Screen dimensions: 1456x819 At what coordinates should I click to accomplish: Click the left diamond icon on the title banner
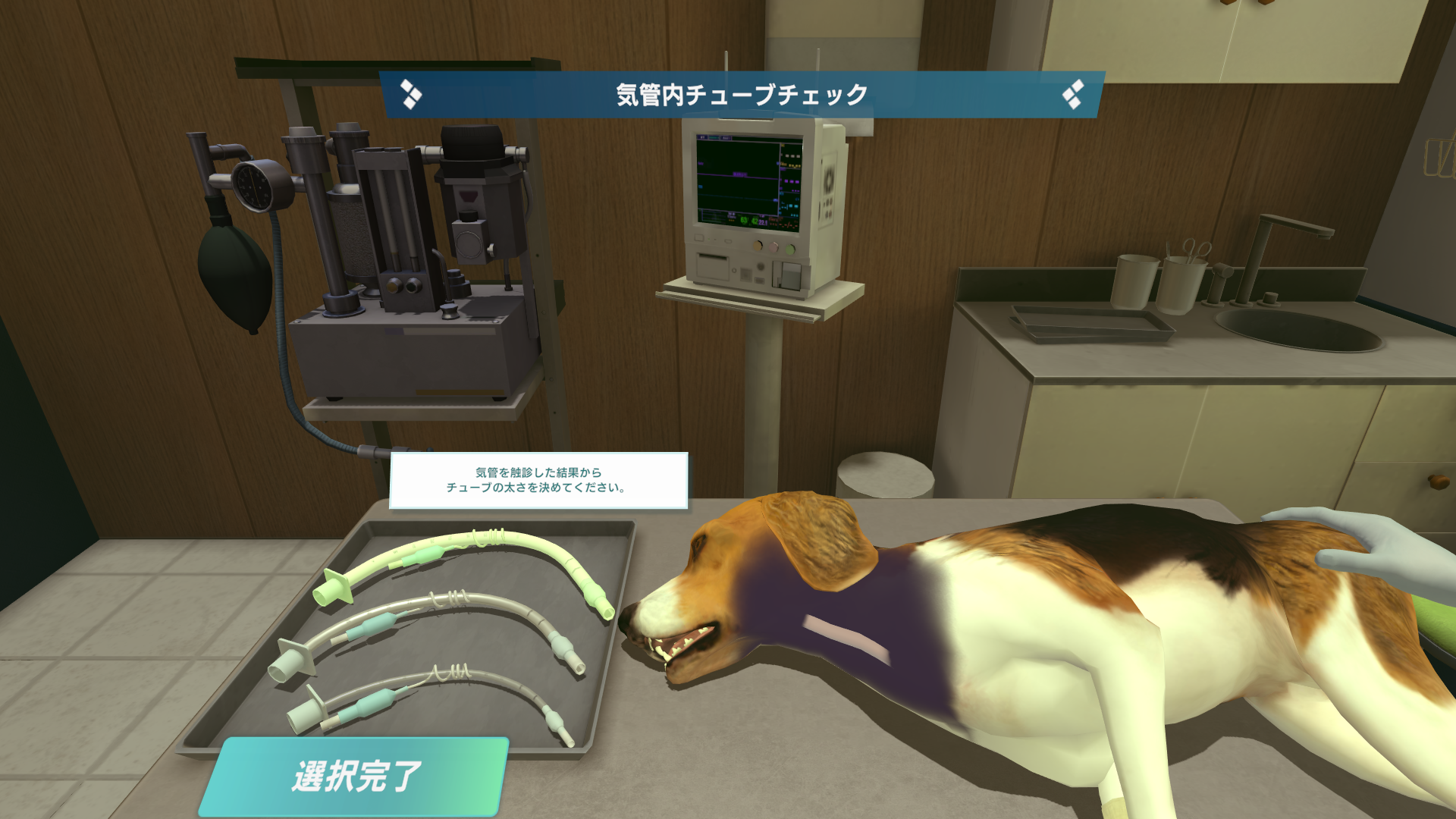[412, 93]
